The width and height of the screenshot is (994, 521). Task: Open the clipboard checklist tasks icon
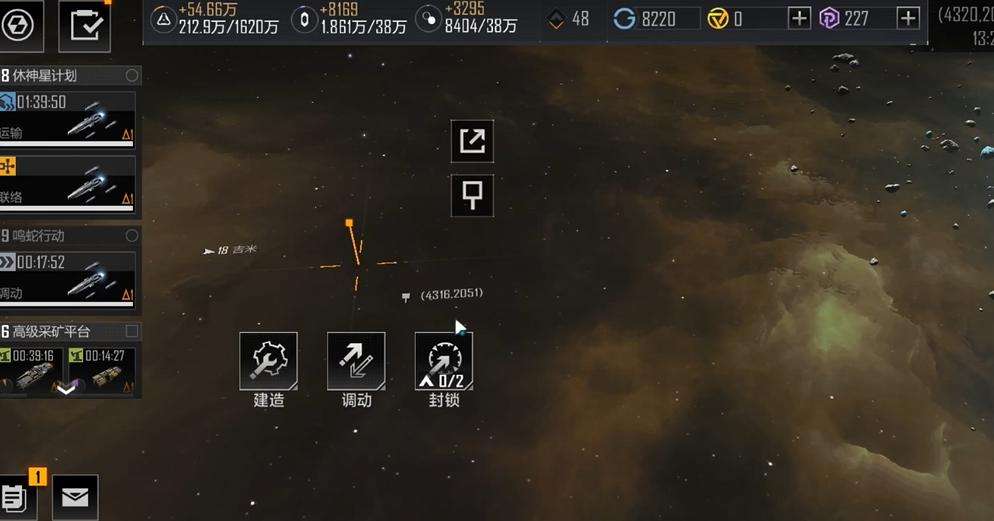tap(85, 26)
